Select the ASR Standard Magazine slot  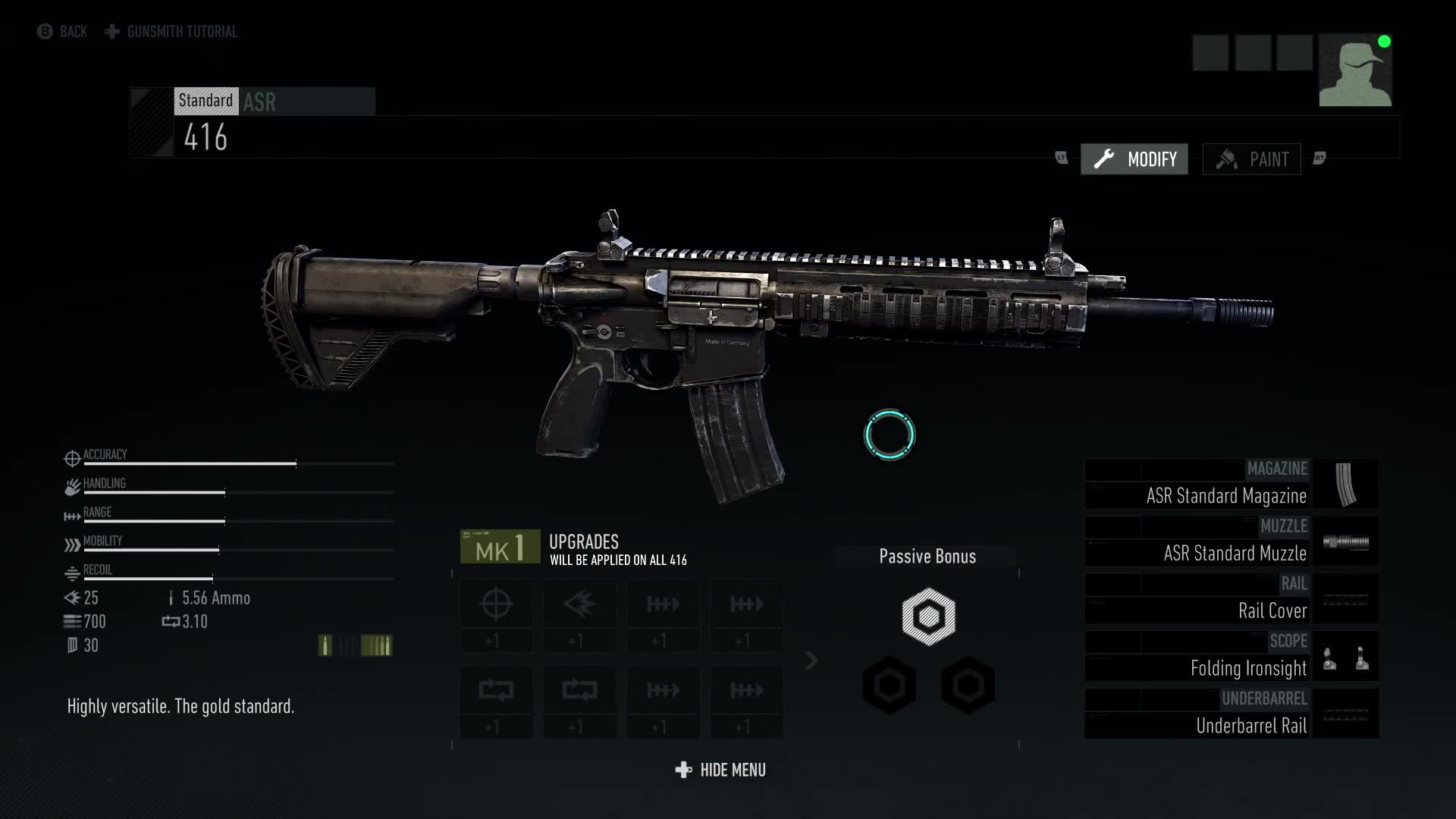point(1231,485)
